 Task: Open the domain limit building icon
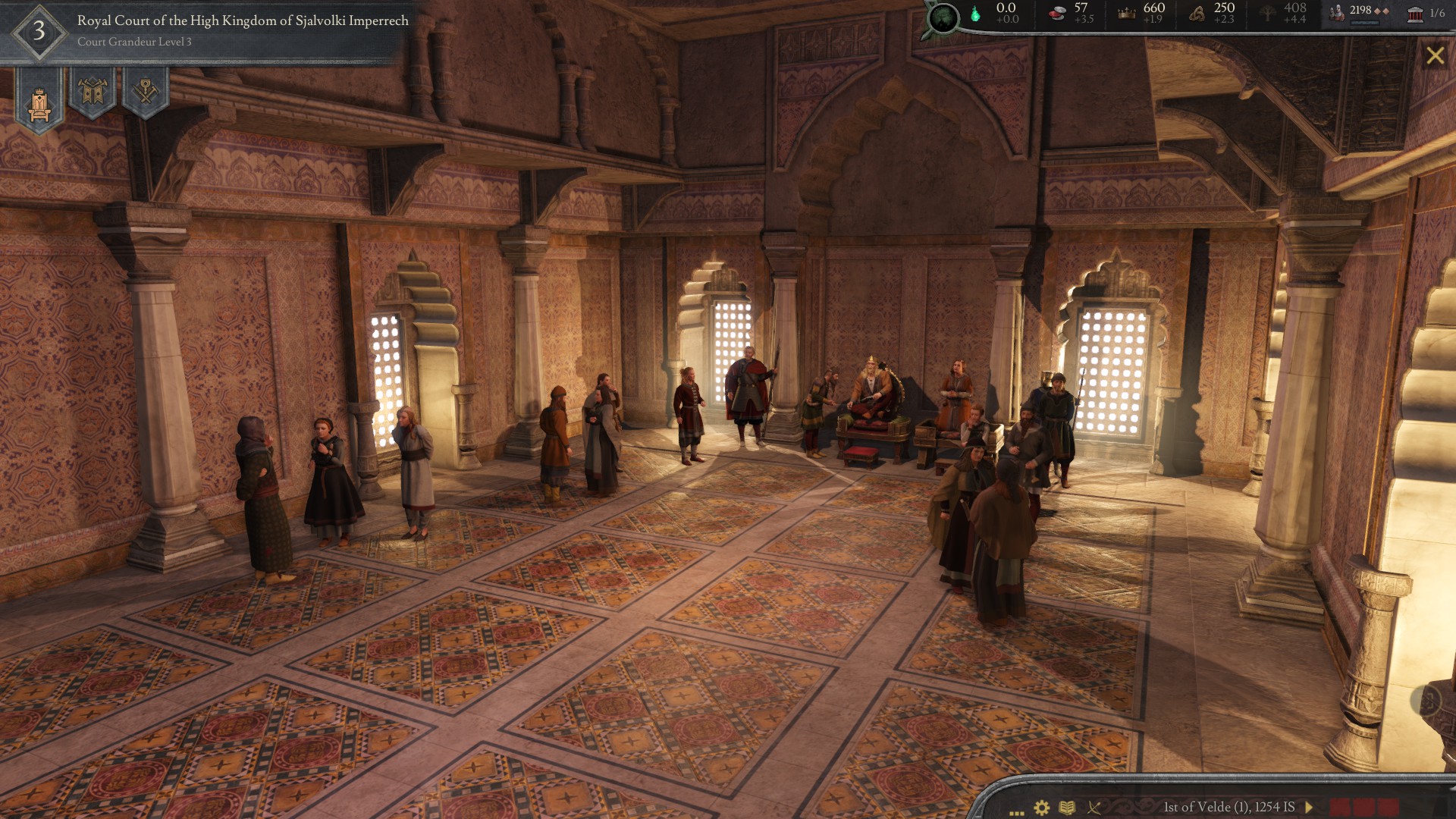tap(1415, 13)
